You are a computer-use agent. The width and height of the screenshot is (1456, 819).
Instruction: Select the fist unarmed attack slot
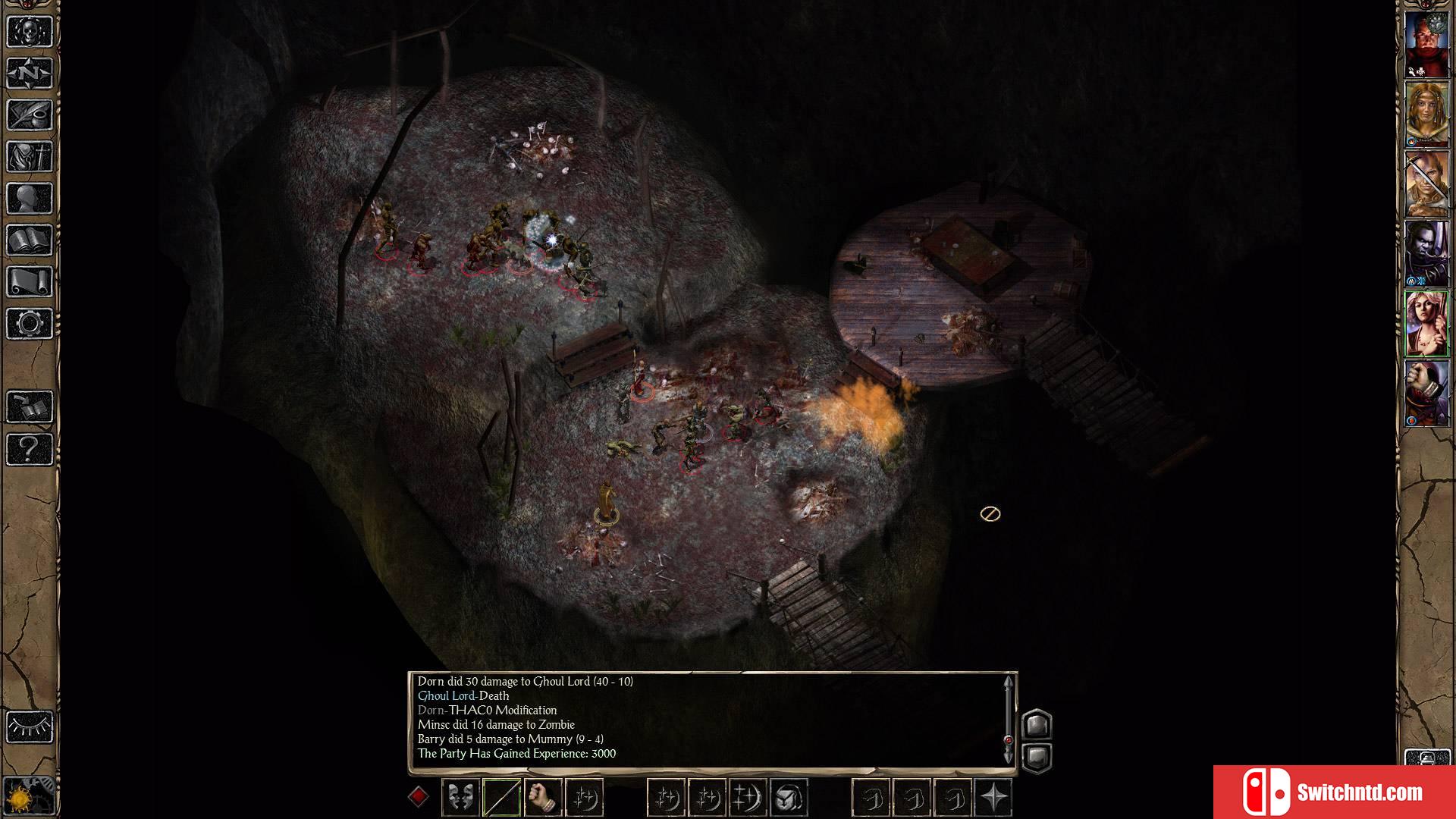click(542, 797)
